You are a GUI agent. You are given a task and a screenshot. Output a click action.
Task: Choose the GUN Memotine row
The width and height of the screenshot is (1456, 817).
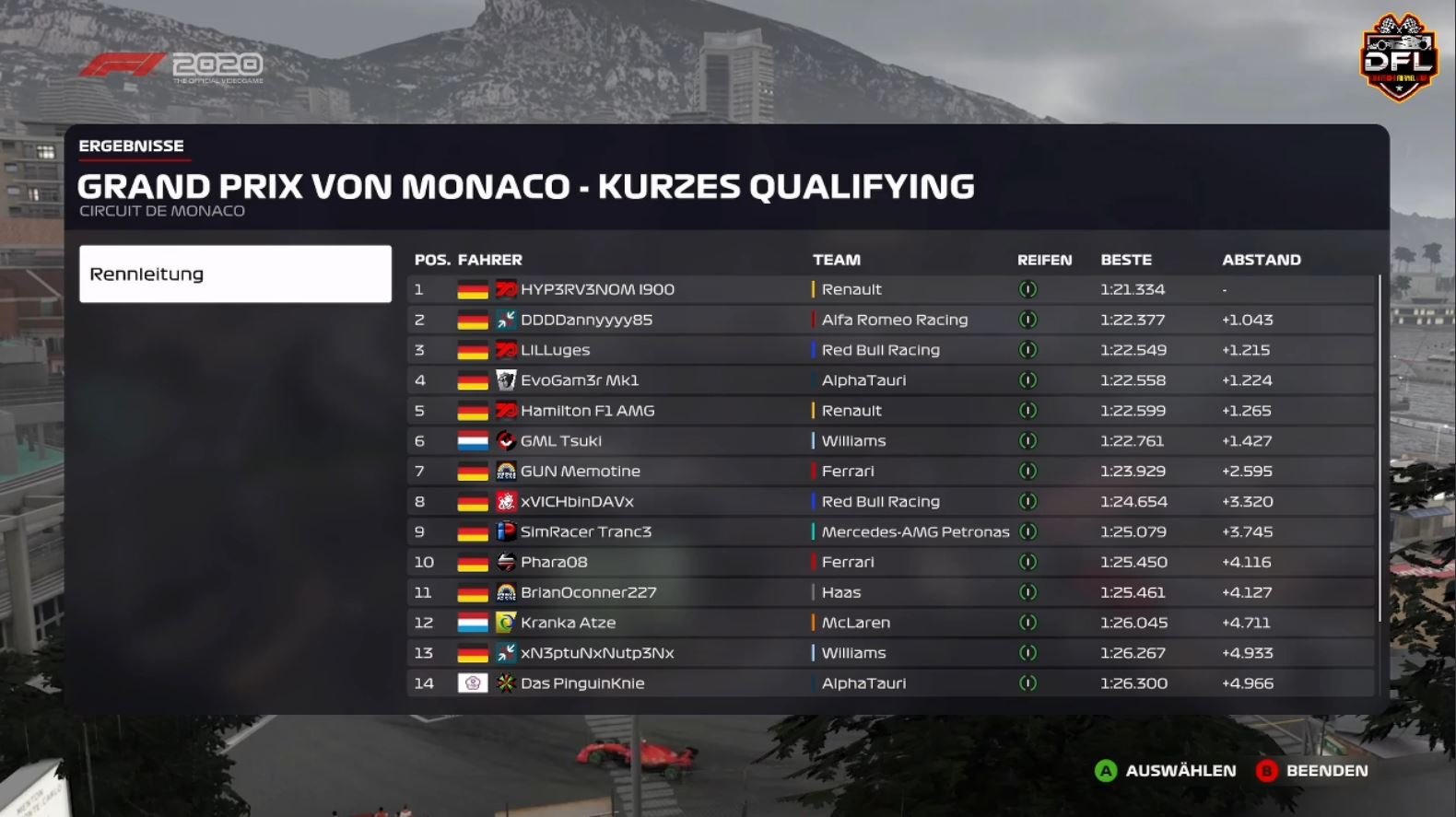pyautogui.click(x=580, y=472)
